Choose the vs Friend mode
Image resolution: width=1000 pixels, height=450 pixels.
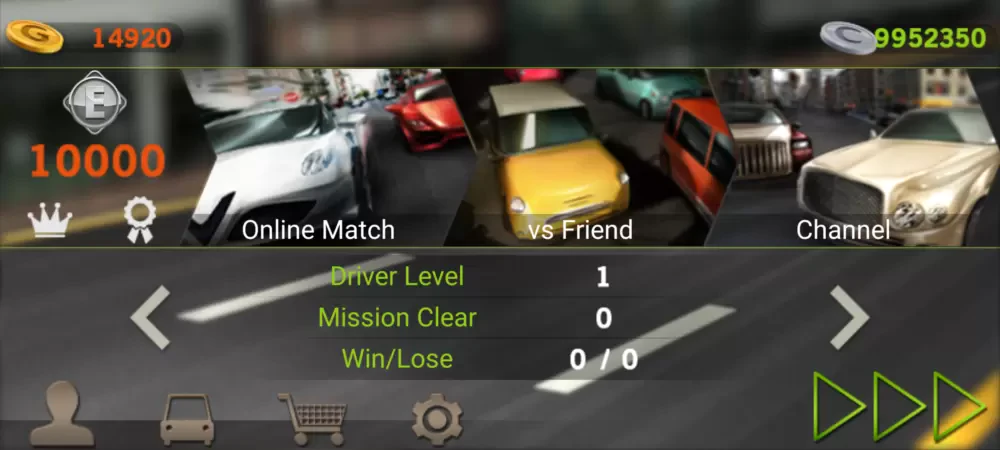580,158
